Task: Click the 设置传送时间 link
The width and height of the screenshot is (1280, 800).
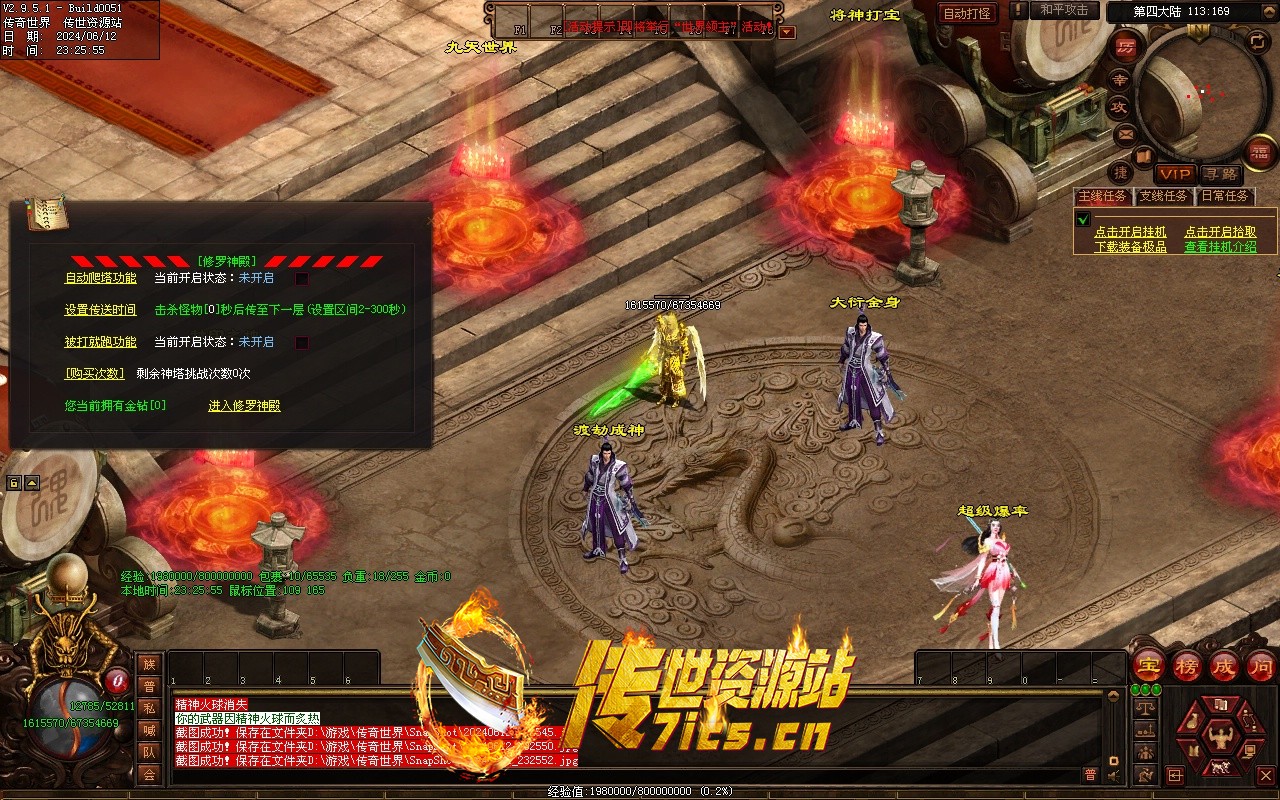Action: pyautogui.click(x=100, y=310)
